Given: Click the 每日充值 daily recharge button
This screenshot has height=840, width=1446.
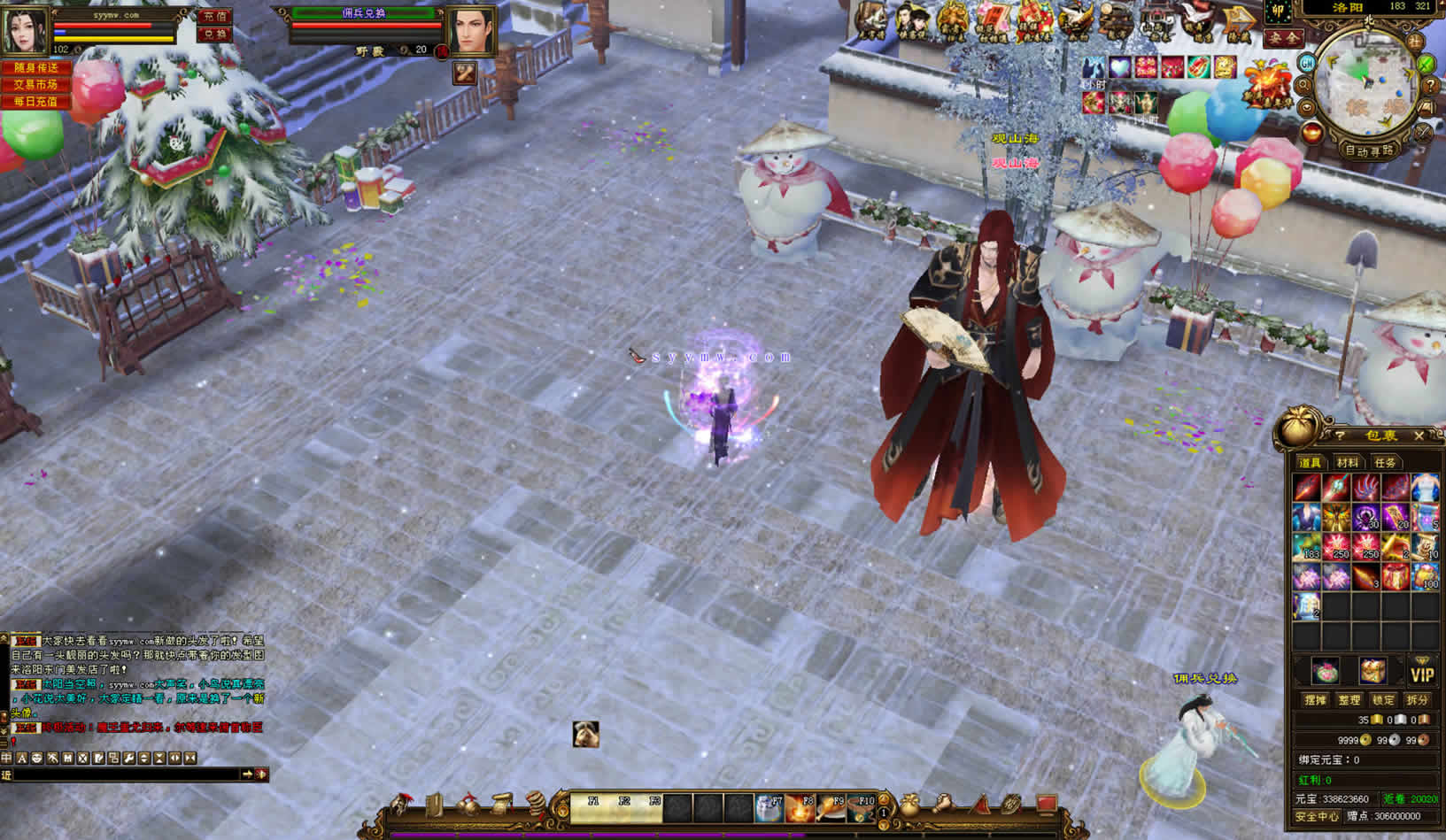Looking at the screenshot, I should click(x=35, y=102).
